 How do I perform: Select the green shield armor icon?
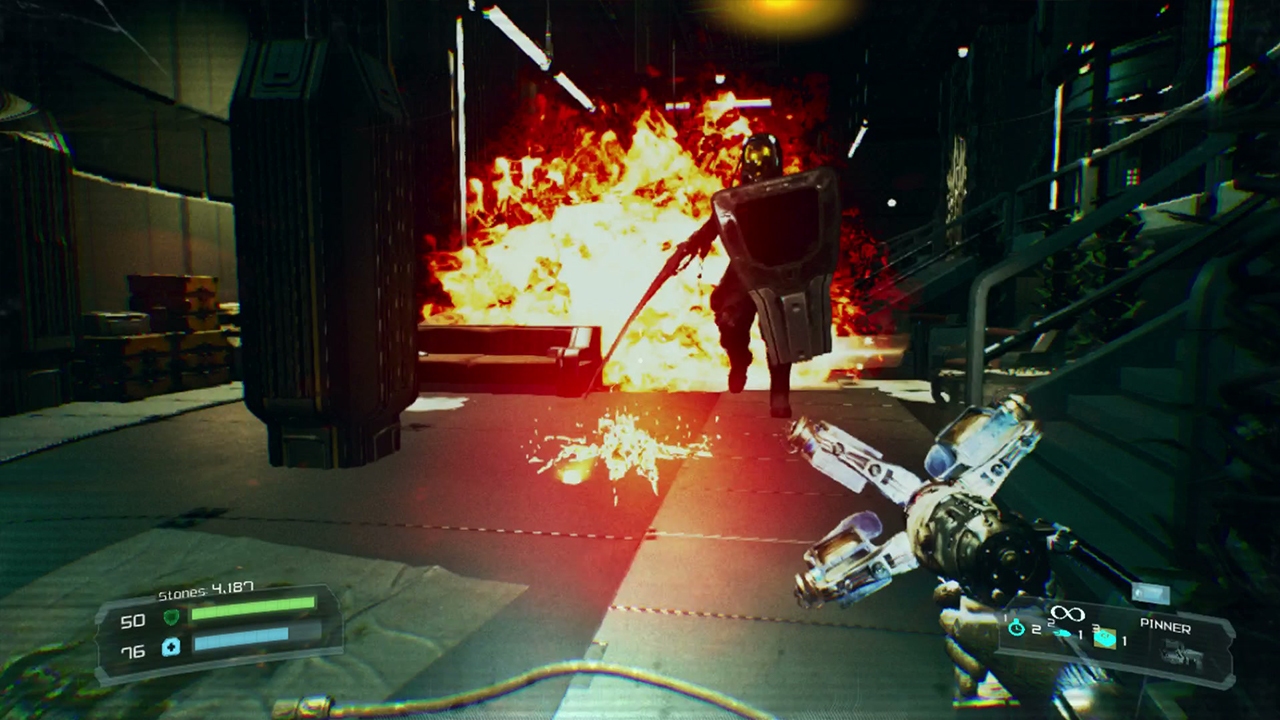tap(171, 618)
